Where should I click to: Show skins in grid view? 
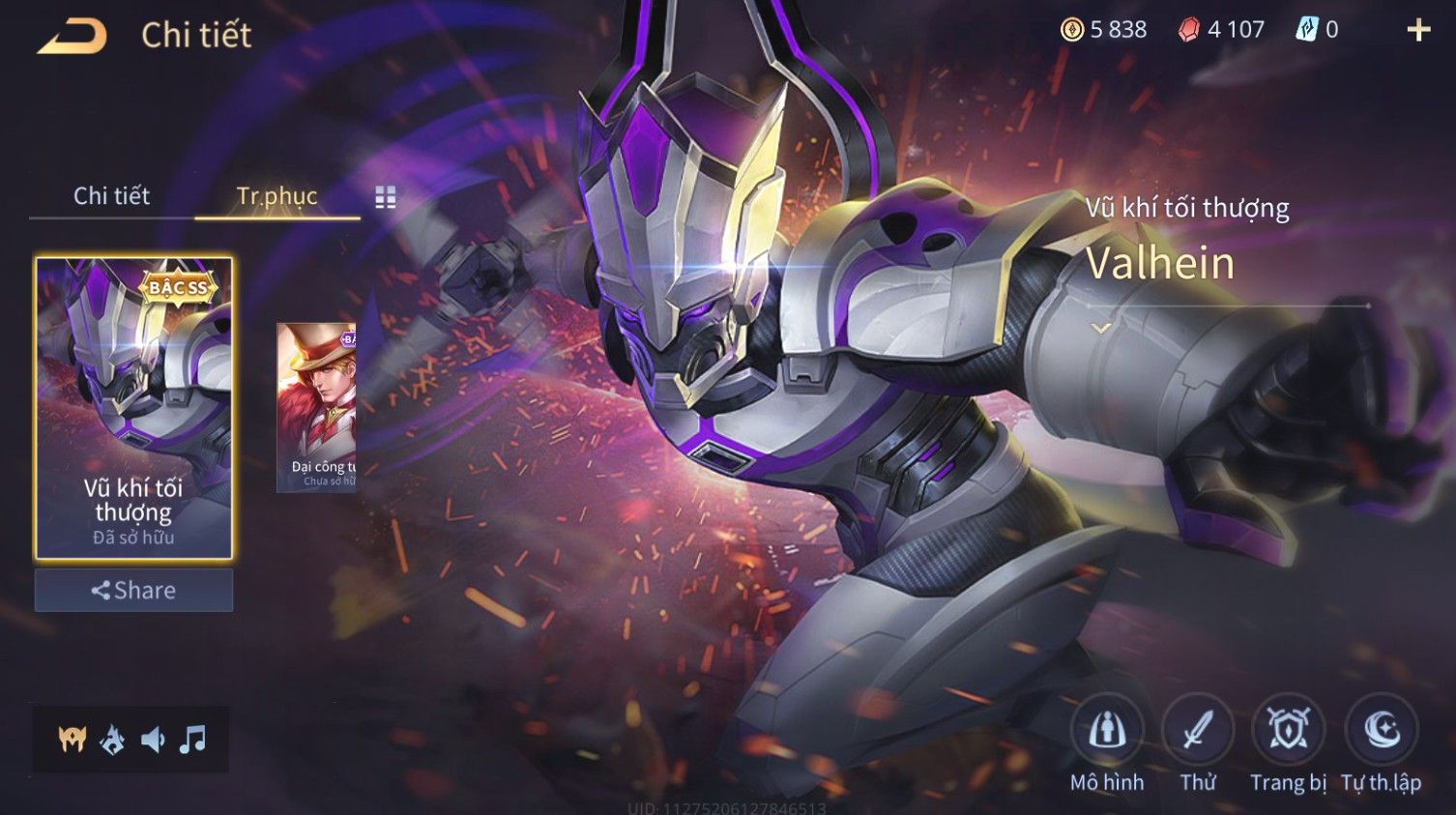pos(386,197)
